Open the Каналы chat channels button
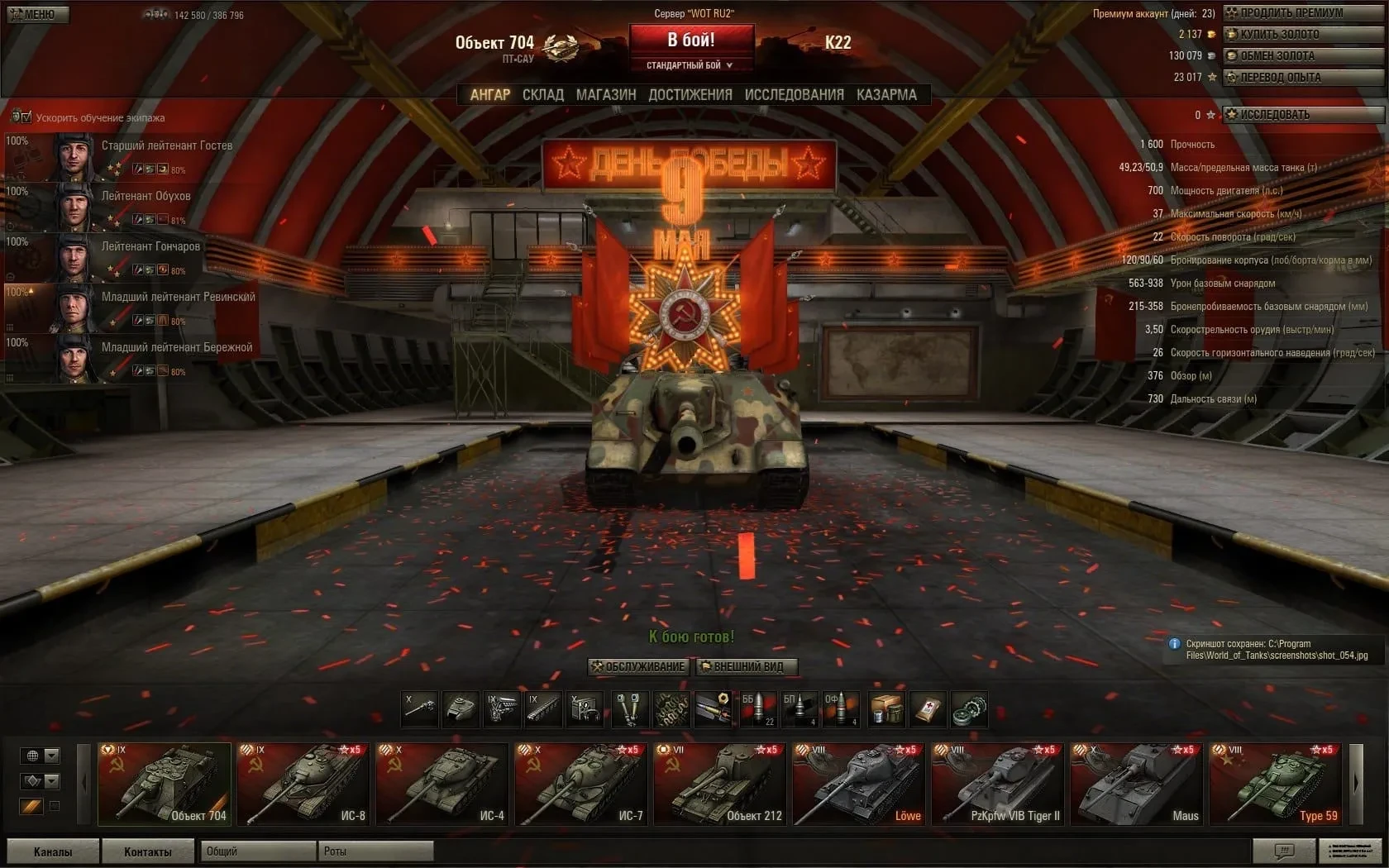Image resolution: width=1389 pixels, height=868 pixels. tap(52, 851)
